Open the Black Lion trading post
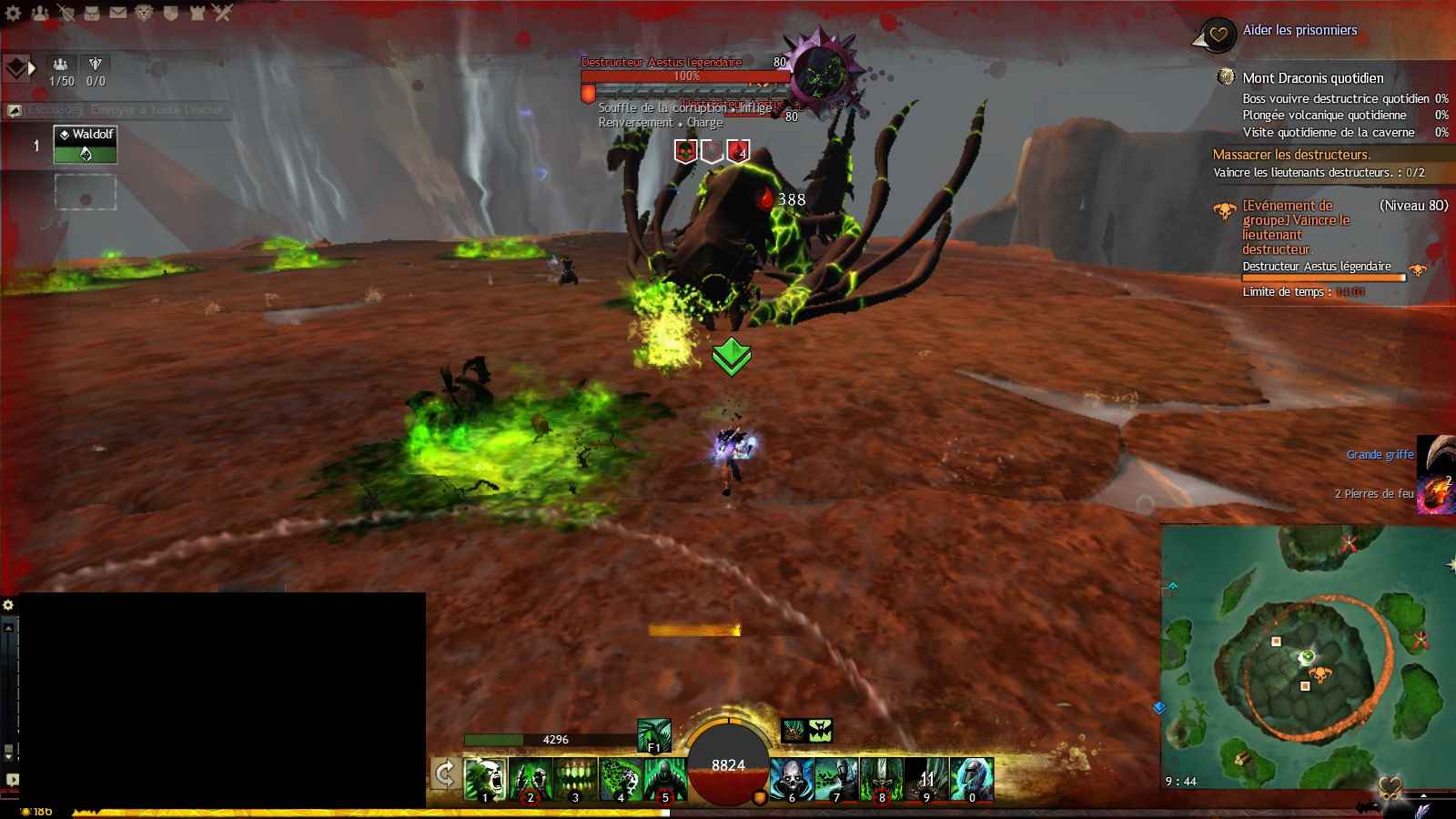 tap(144, 13)
